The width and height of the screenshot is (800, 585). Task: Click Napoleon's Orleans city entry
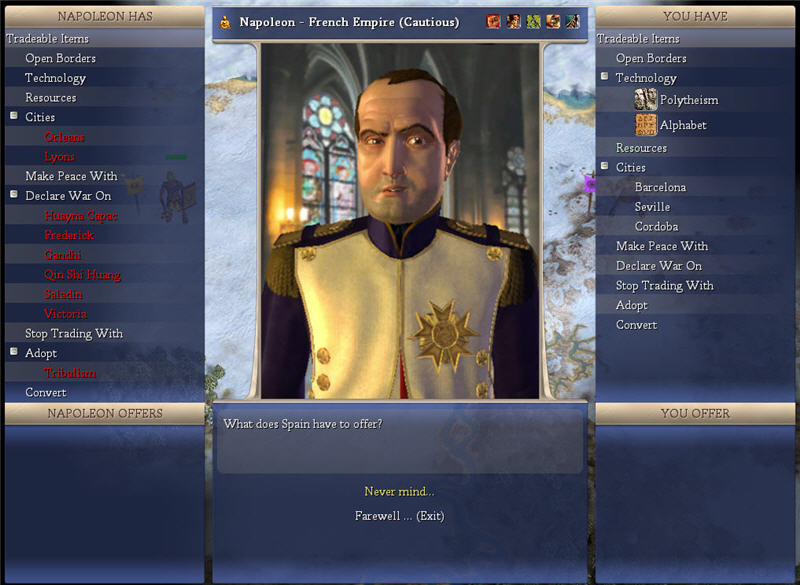coord(64,137)
